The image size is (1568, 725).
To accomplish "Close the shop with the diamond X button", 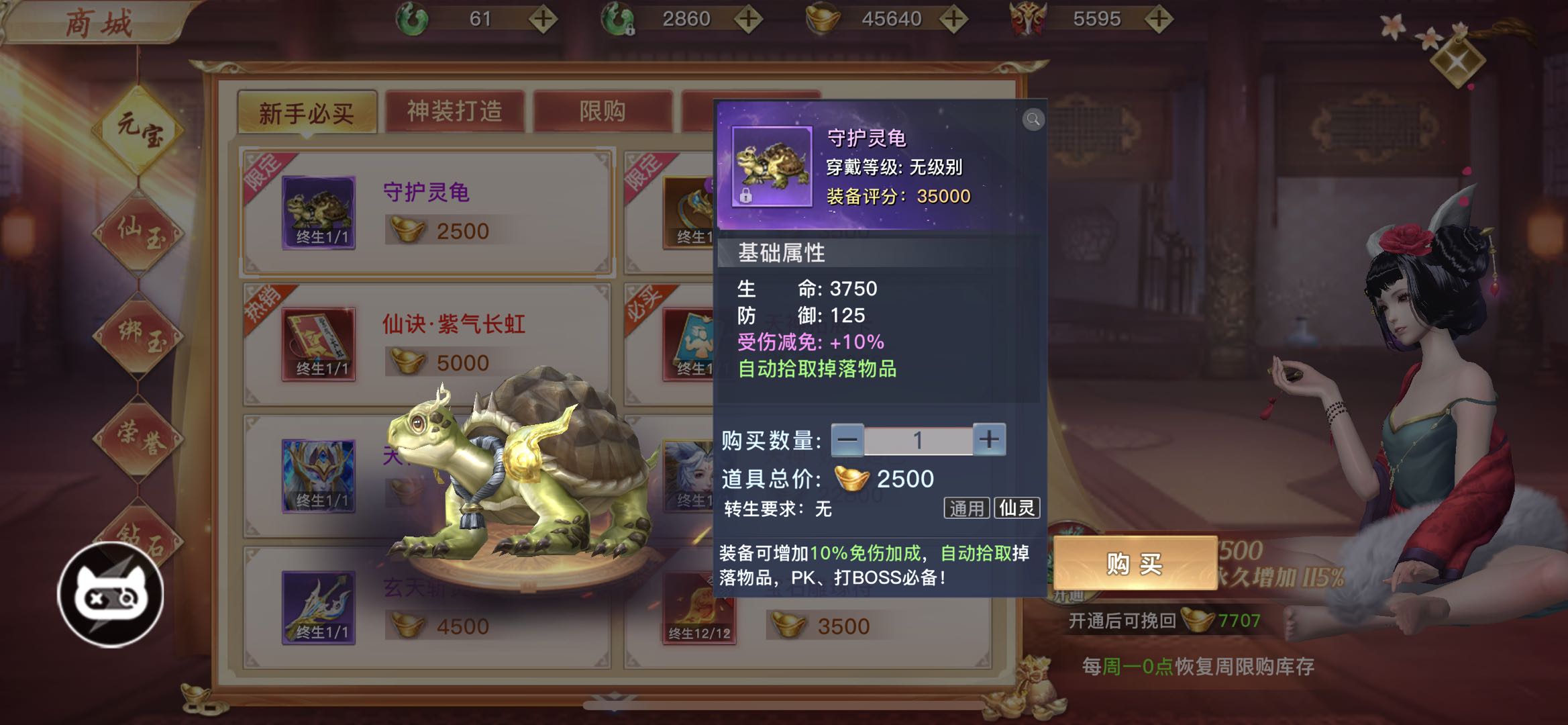I will tap(1457, 62).
